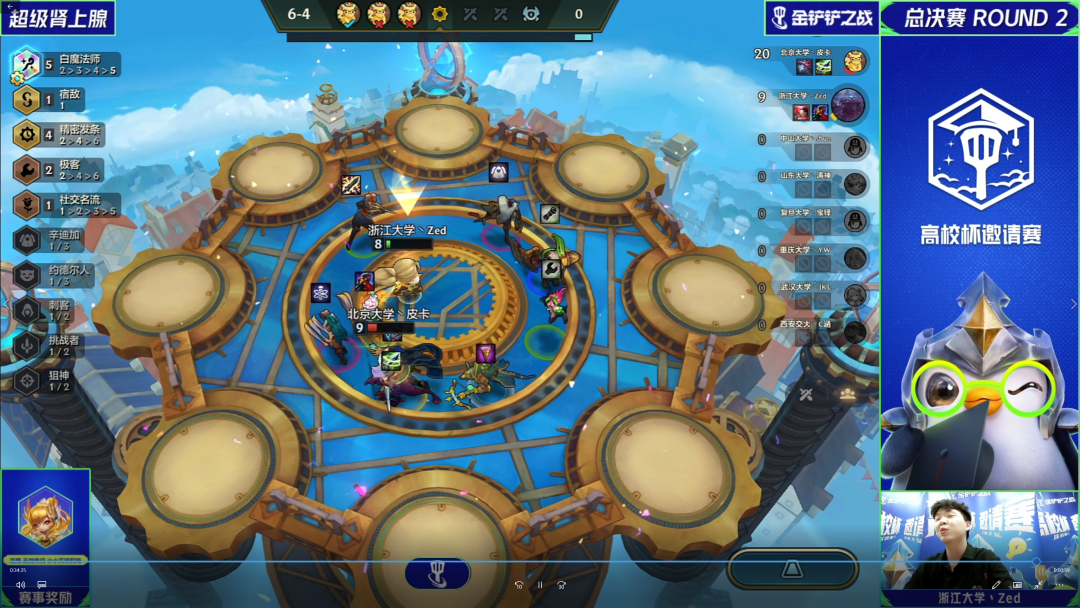1080x608 pixels.
Task: Click the shovel emote button
Action: tap(437, 573)
